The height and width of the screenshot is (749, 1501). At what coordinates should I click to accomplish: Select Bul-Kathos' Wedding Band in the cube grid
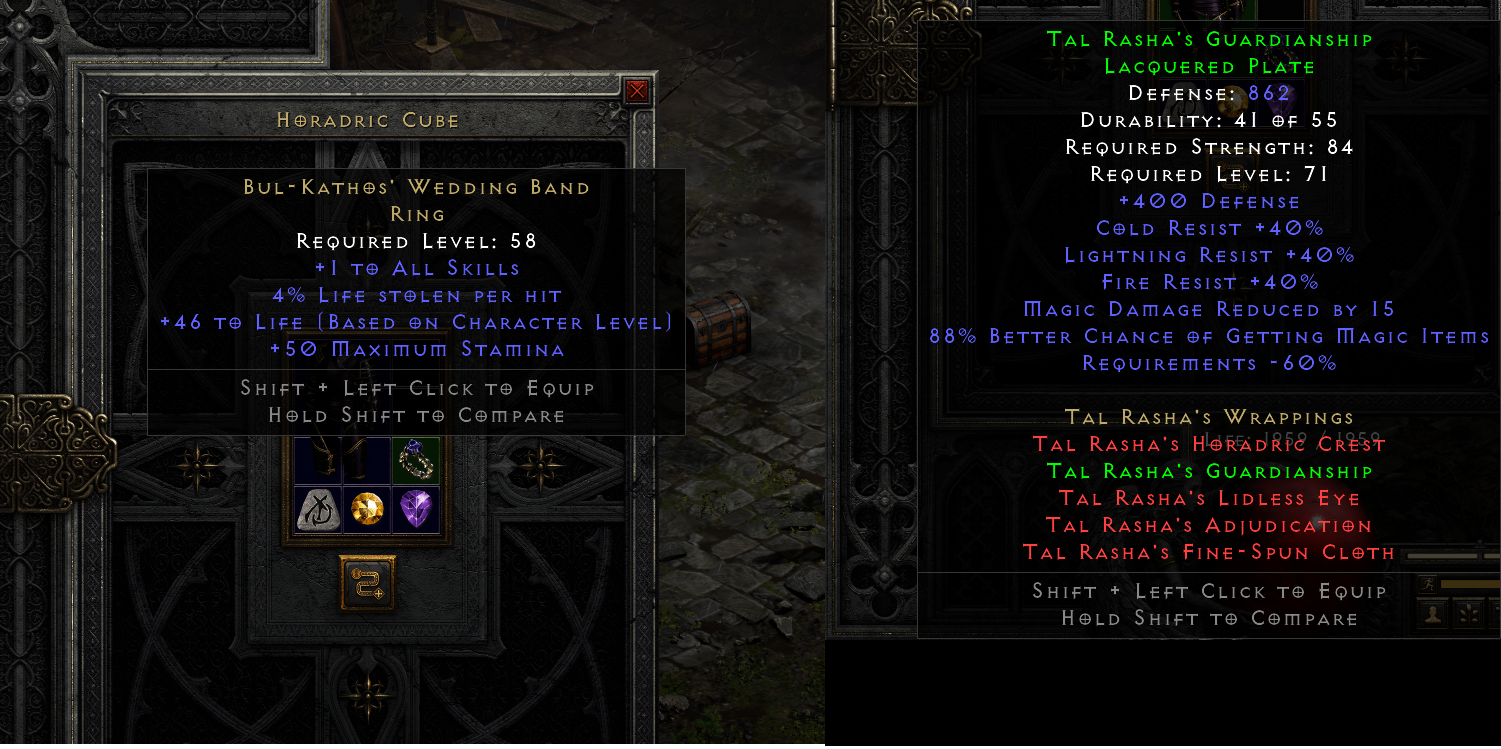click(414, 460)
